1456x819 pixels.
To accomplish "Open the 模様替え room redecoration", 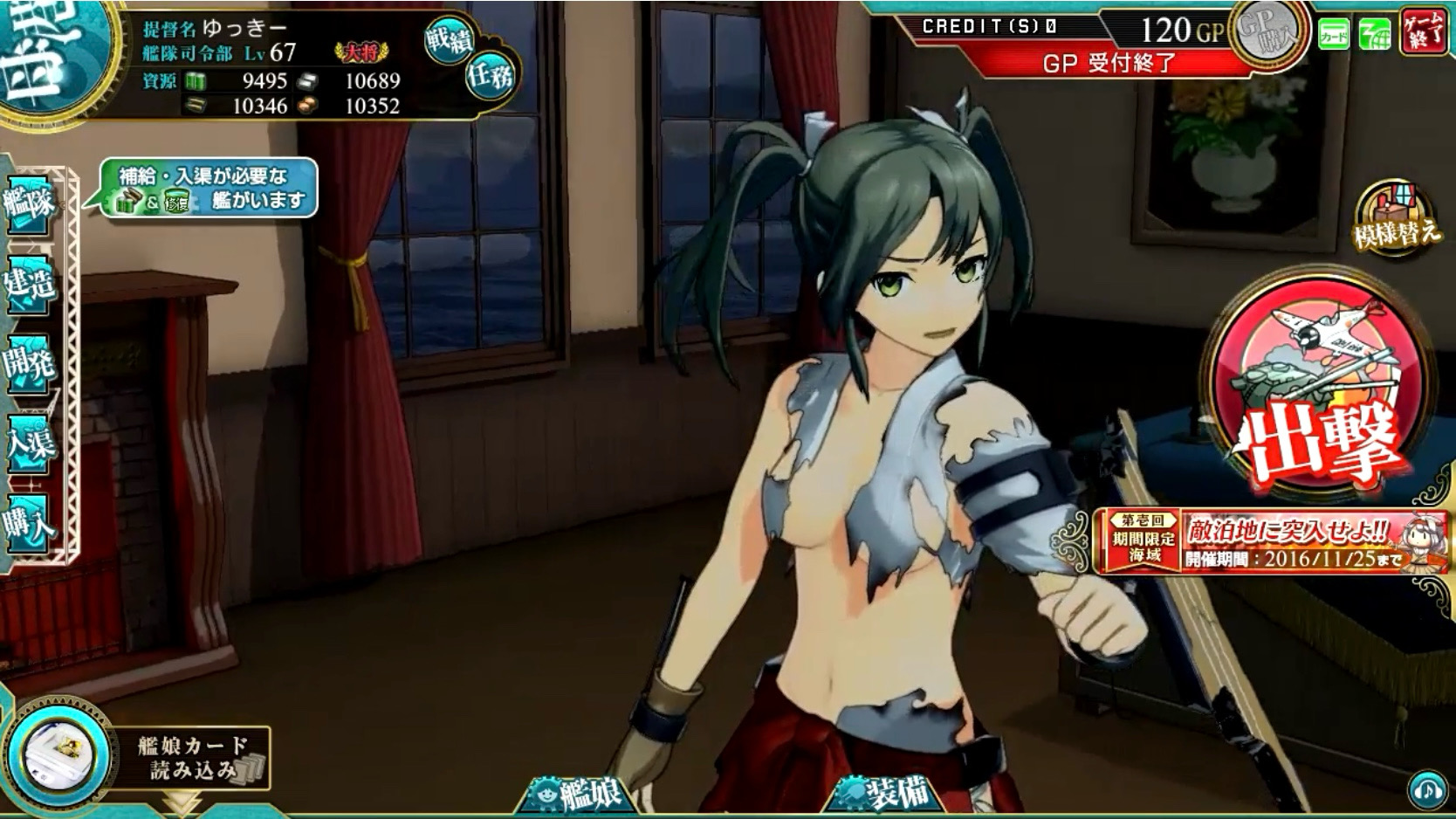I will pos(1396,217).
